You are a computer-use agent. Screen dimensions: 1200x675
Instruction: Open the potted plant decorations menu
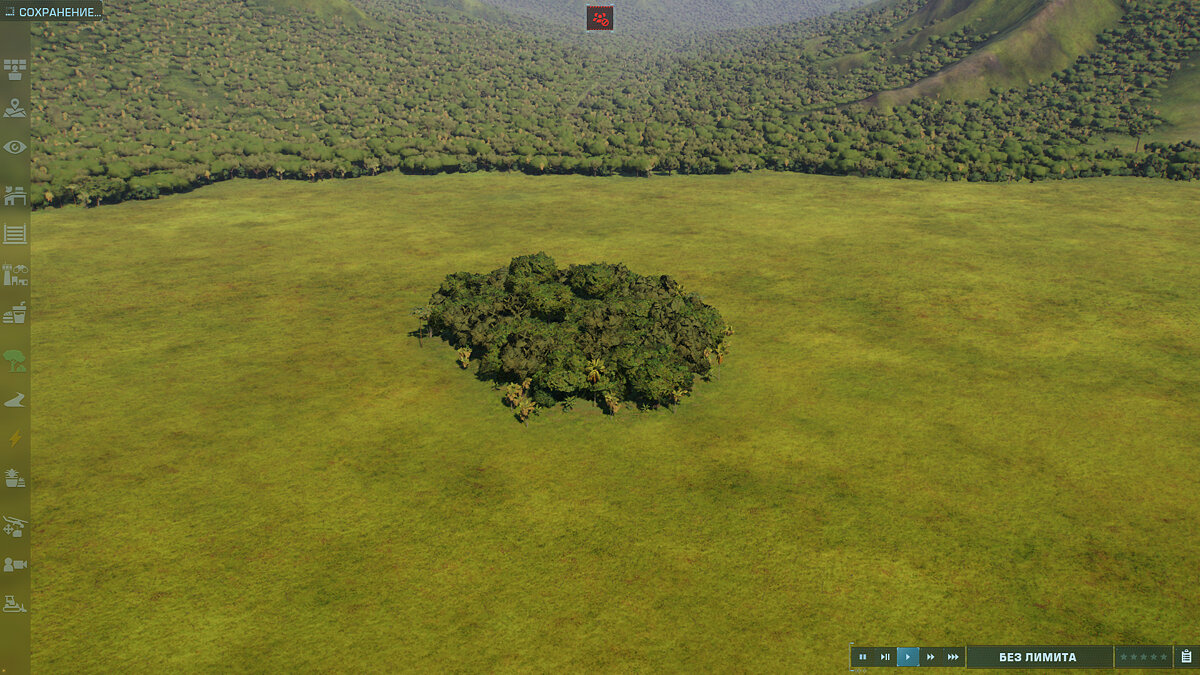15,478
